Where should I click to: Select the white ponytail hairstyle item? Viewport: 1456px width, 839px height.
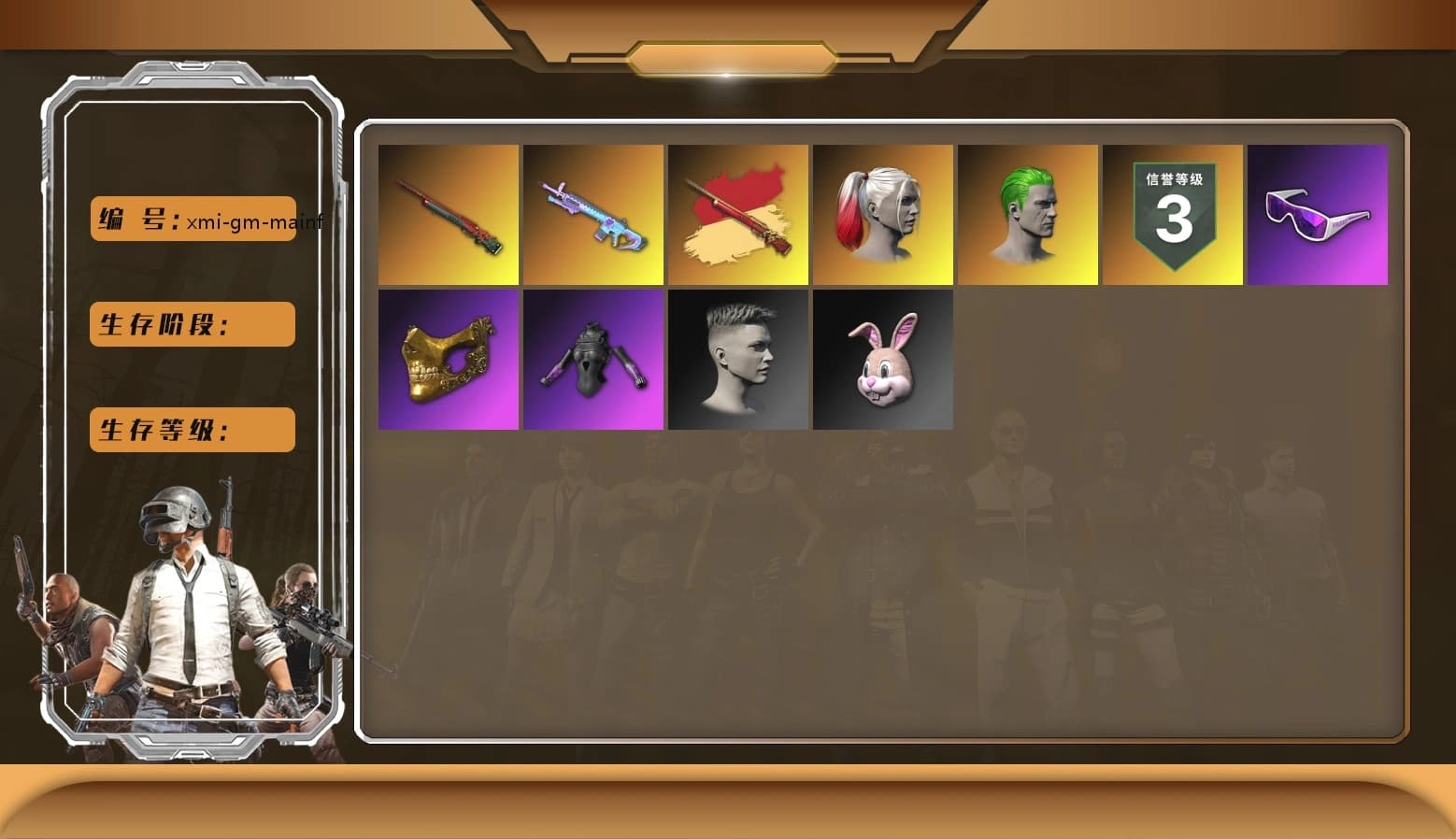coord(882,215)
